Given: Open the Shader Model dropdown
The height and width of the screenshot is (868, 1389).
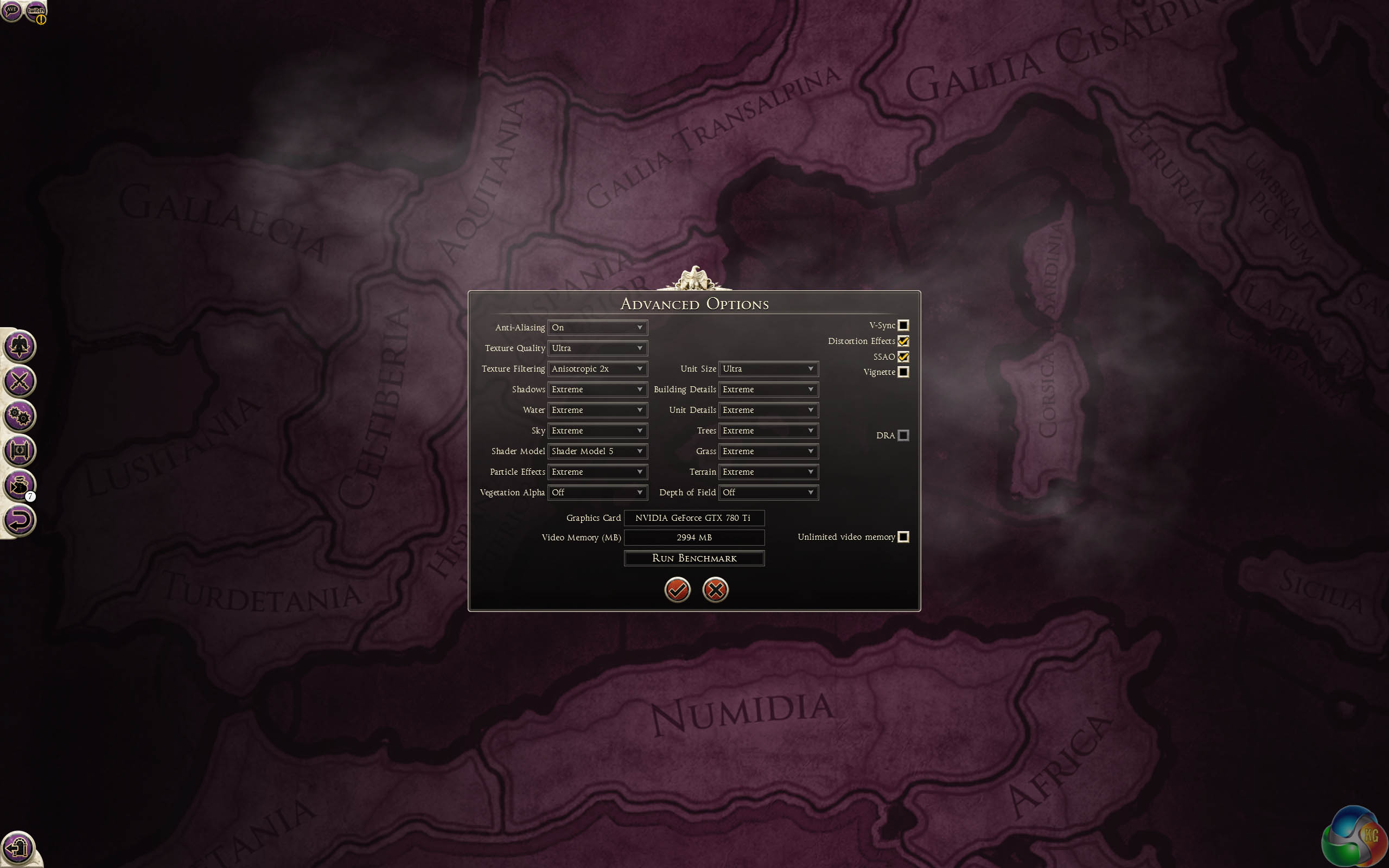Looking at the screenshot, I should [597, 451].
